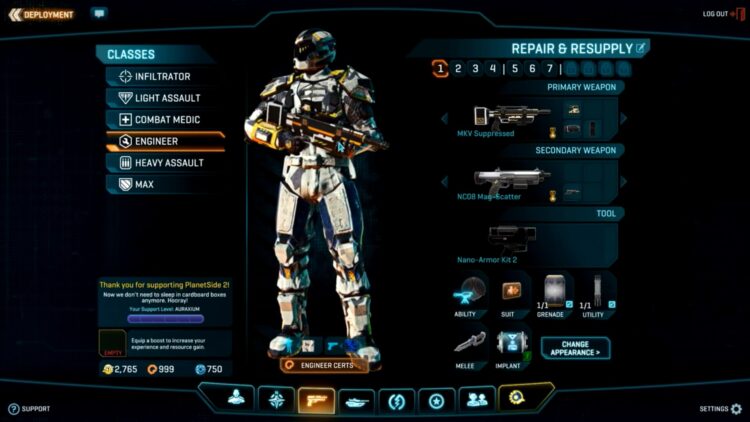Open the Suit slot
This screenshot has height=422, width=750.
pyautogui.click(x=511, y=293)
